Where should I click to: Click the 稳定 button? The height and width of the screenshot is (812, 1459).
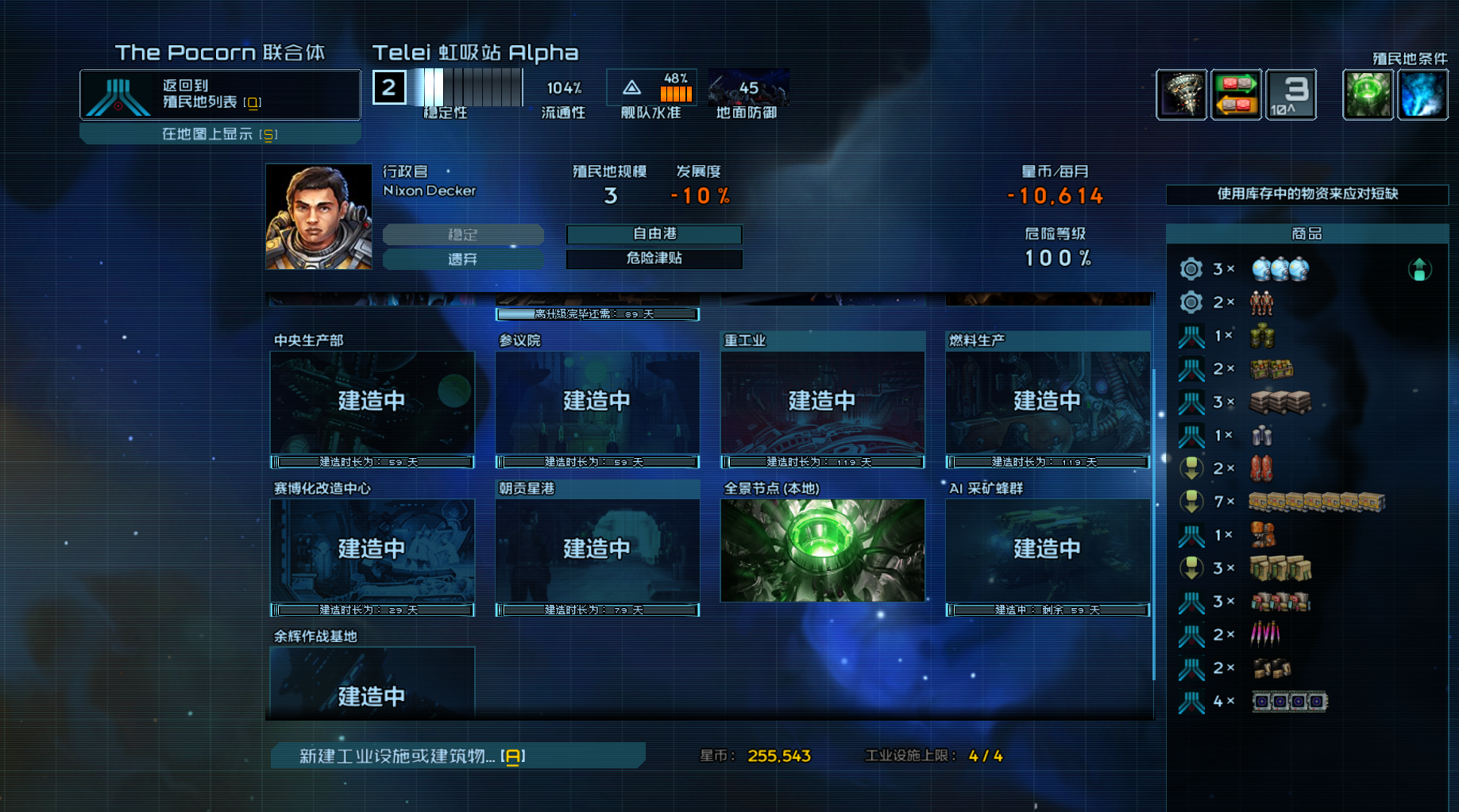pyautogui.click(x=463, y=234)
